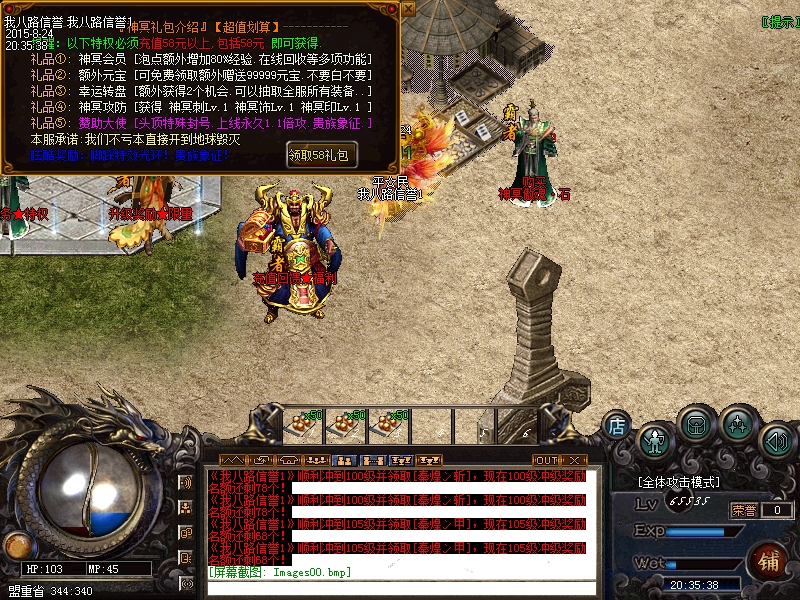Image resolution: width=800 pixels, height=600 pixels.
Task: Open the stall 铺 button
Action: point(768,559)
